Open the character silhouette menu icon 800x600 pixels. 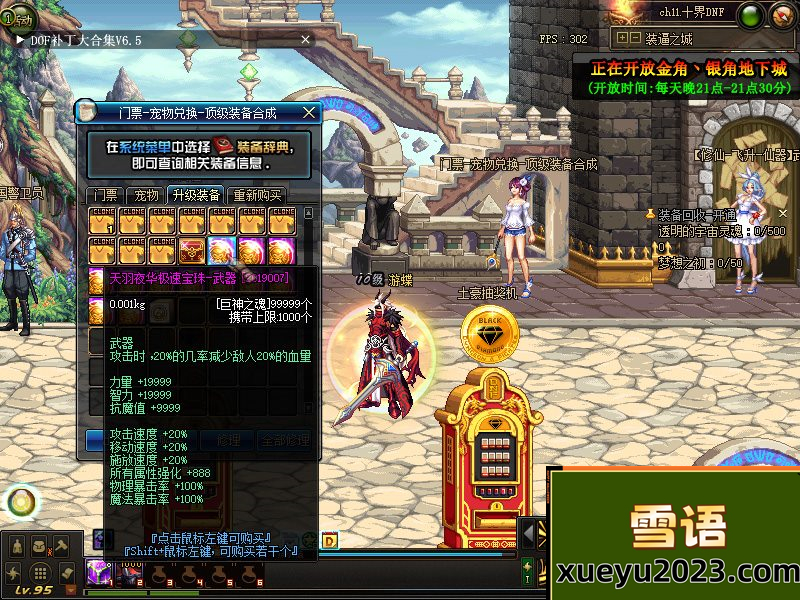(16, 547)
